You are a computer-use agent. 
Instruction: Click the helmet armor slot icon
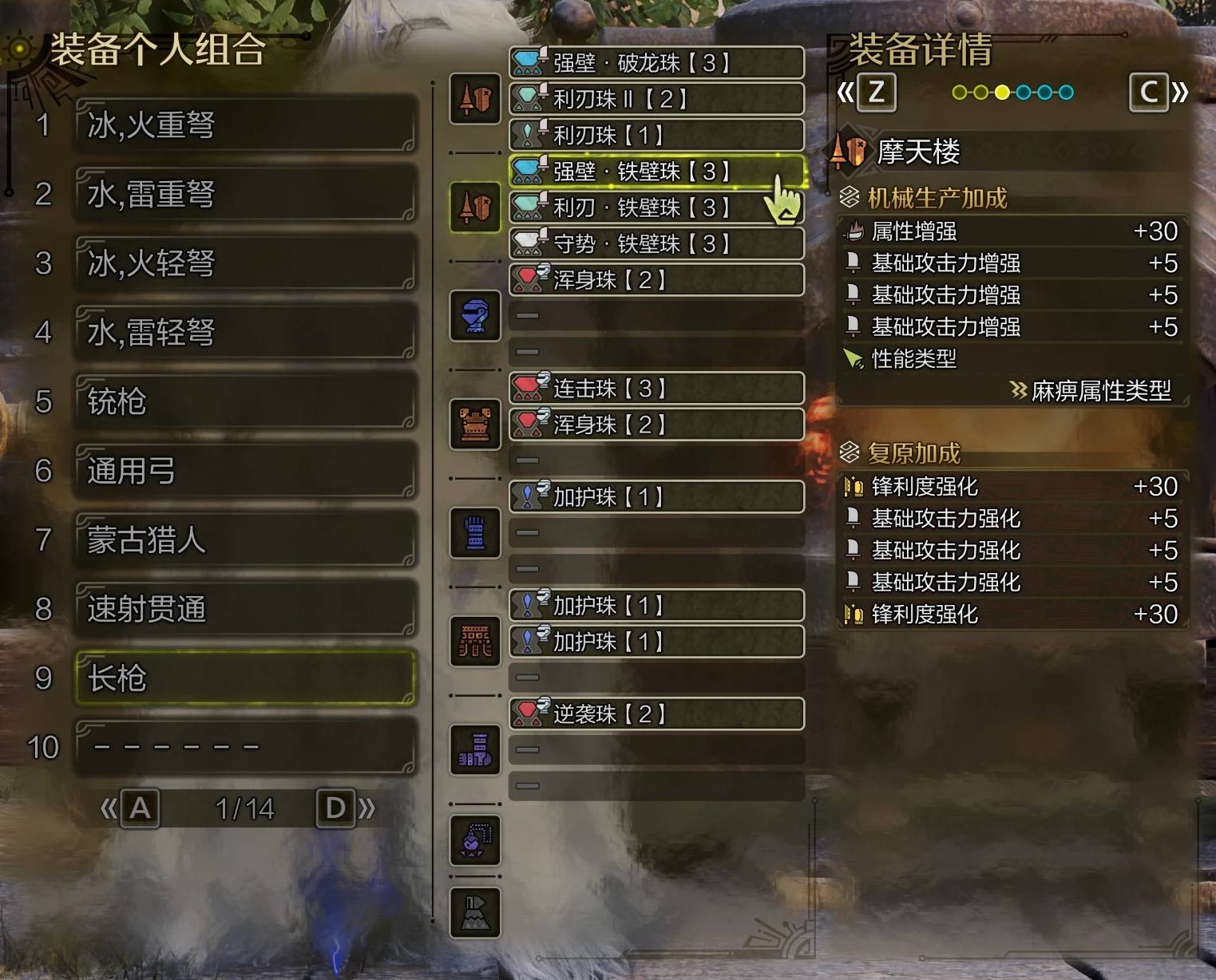pos(474,315)
